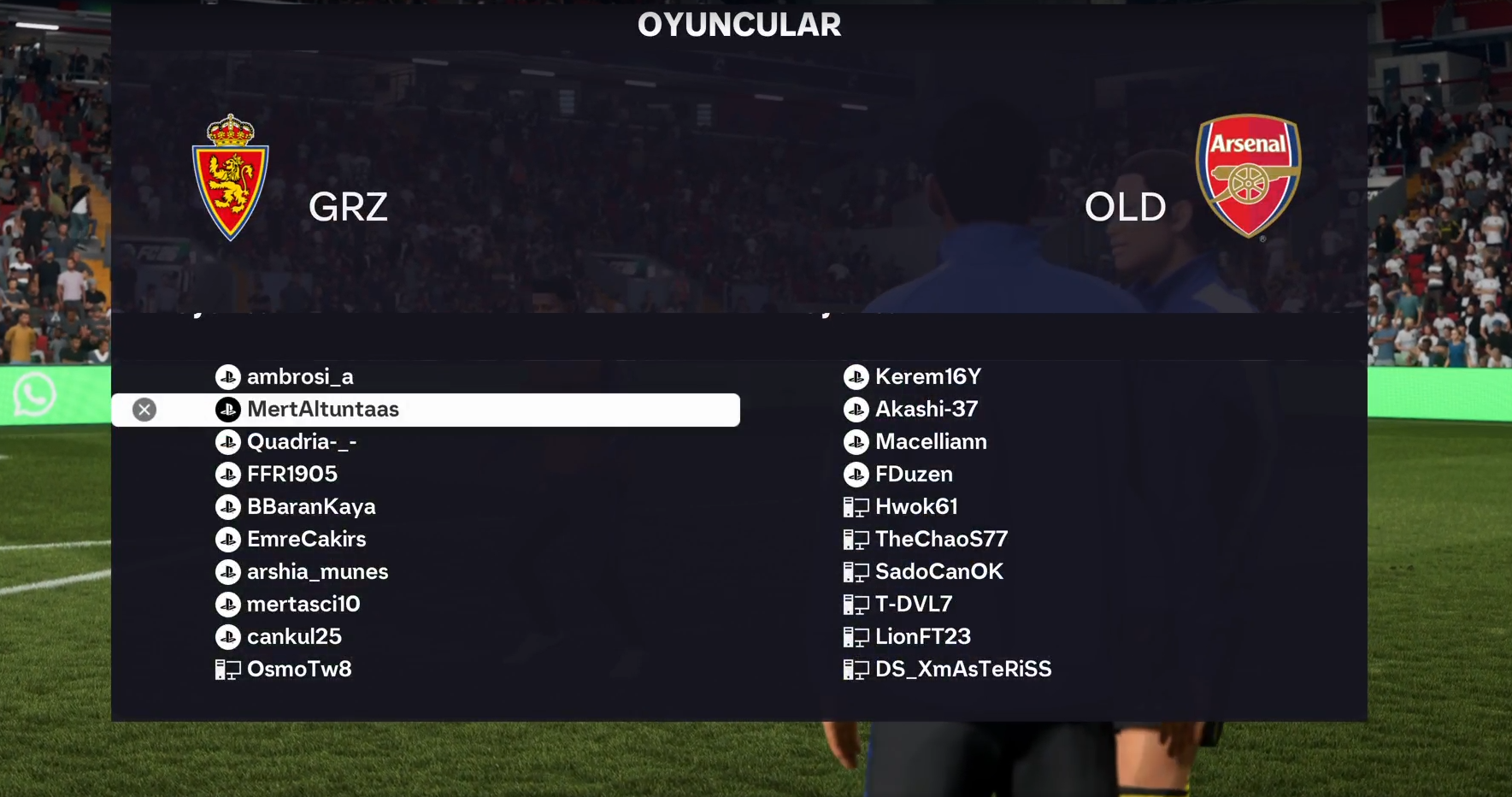Choose EmreCakirs from the roster
Image resolution: width=1512 pixels, height=797 pixels.
[306, 540]
